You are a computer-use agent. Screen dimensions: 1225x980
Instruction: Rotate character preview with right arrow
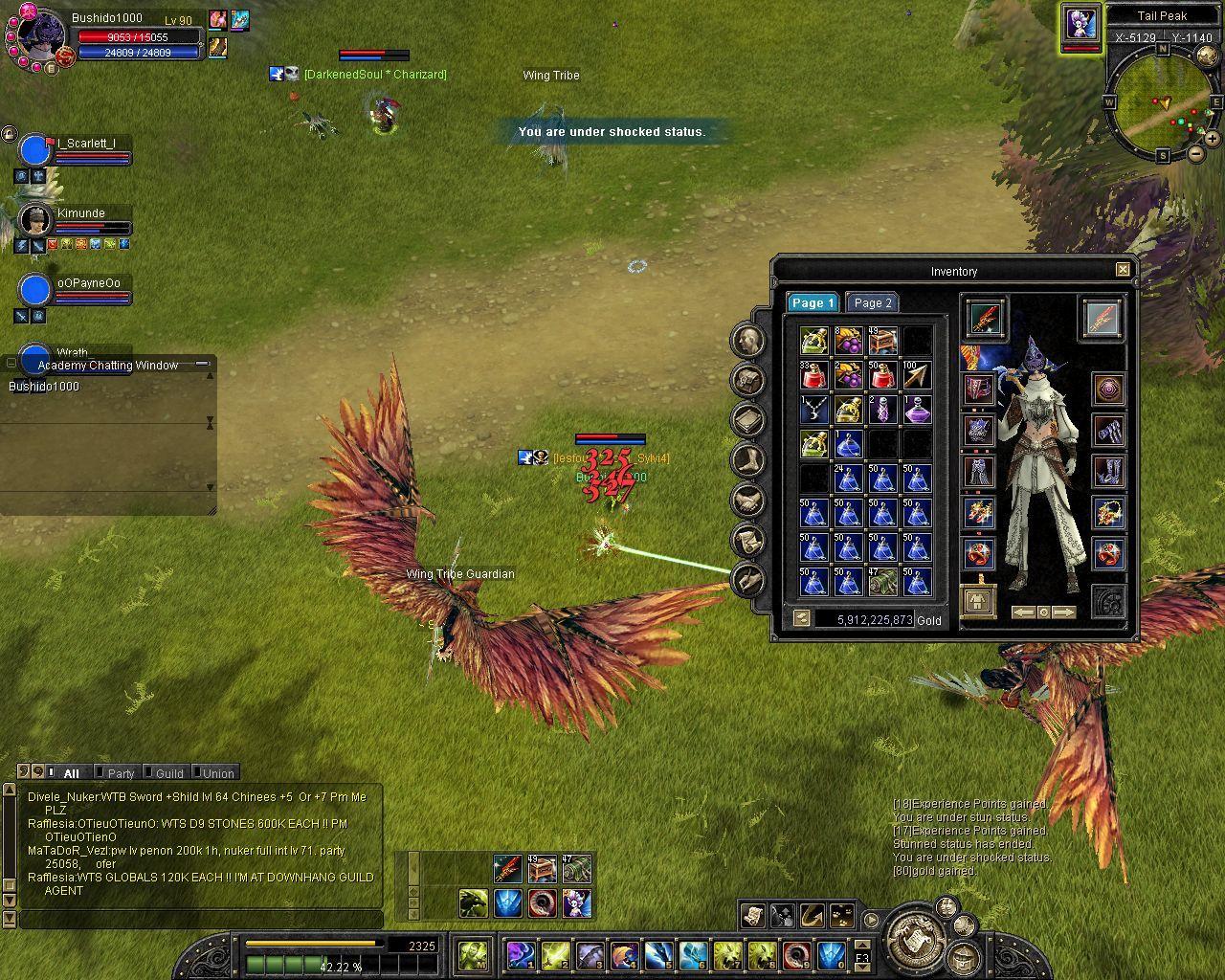click(x=1064, y=612)
